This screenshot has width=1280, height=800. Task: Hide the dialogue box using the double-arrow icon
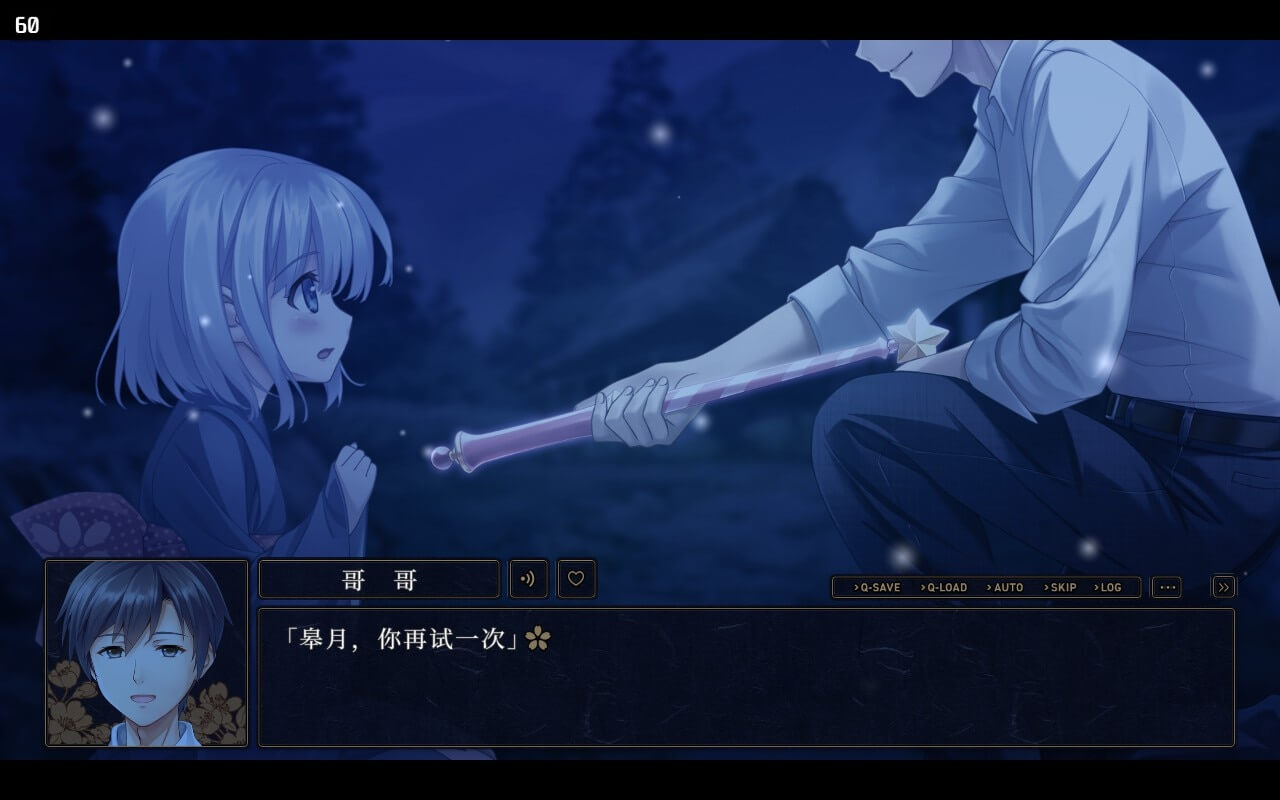1223,586
